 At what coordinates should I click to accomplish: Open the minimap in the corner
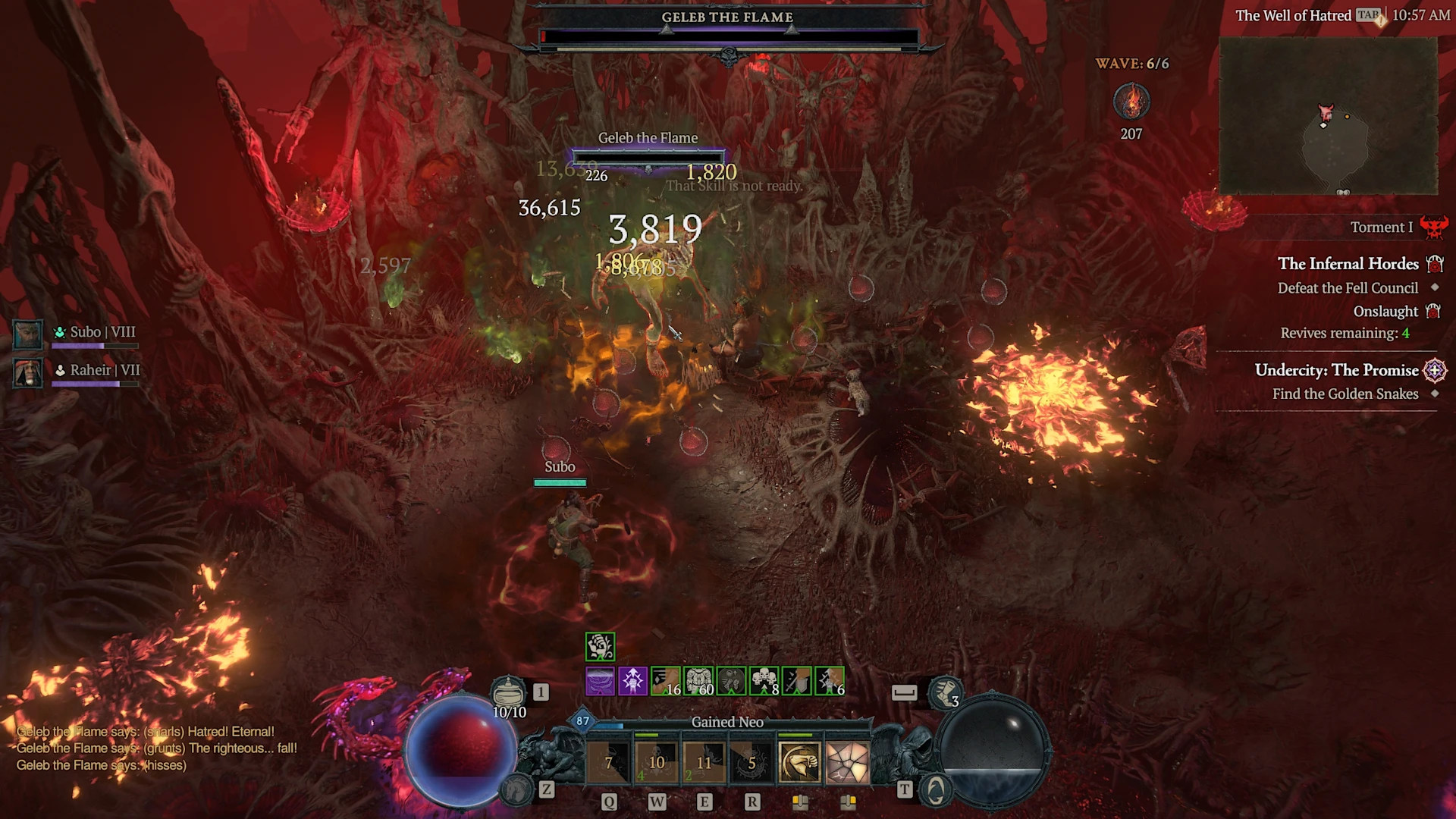coord(1328,115)
